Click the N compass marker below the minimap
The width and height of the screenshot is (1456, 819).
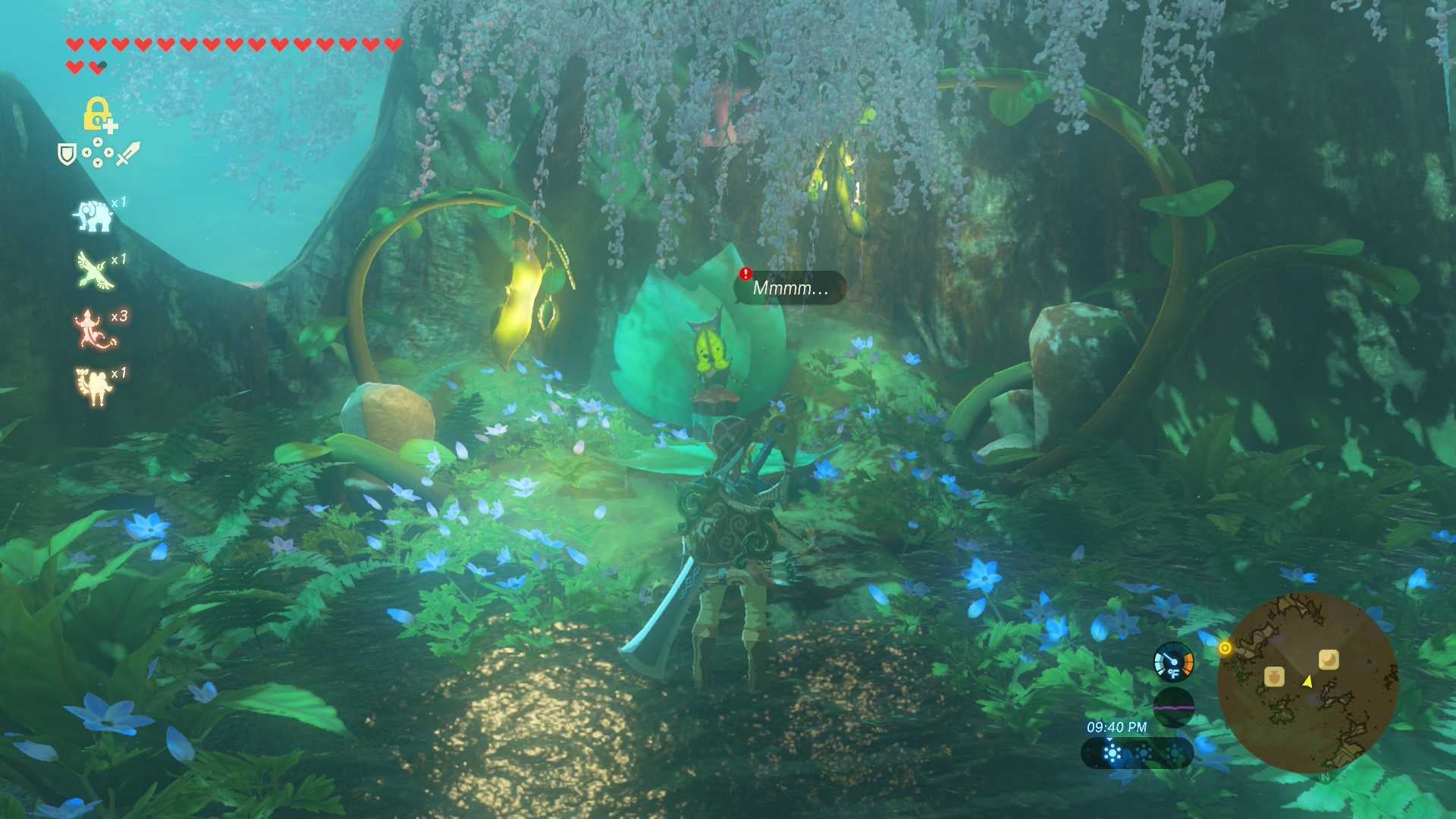coord(1325,778)
